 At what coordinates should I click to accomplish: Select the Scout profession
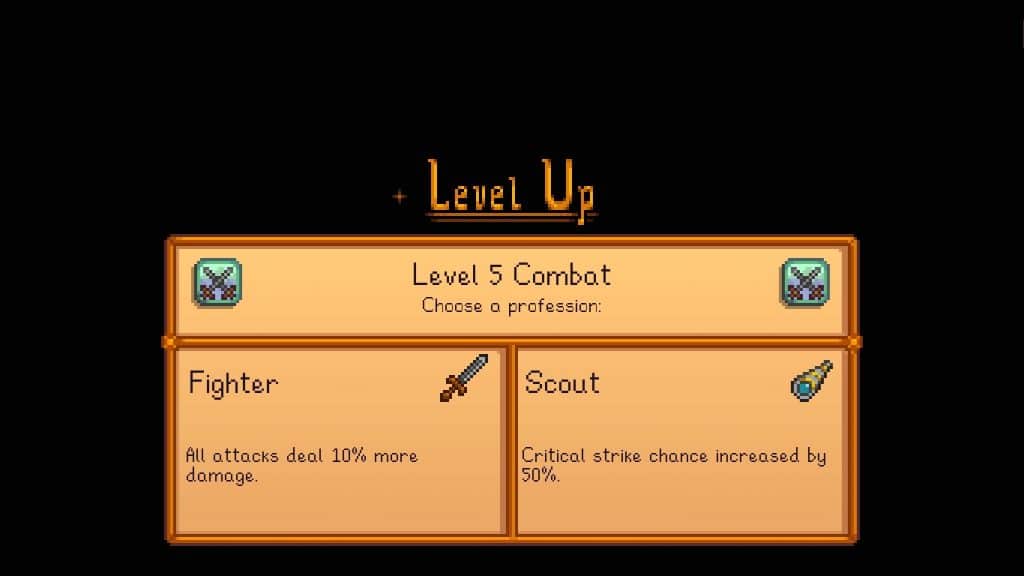[x=680, y=438]
